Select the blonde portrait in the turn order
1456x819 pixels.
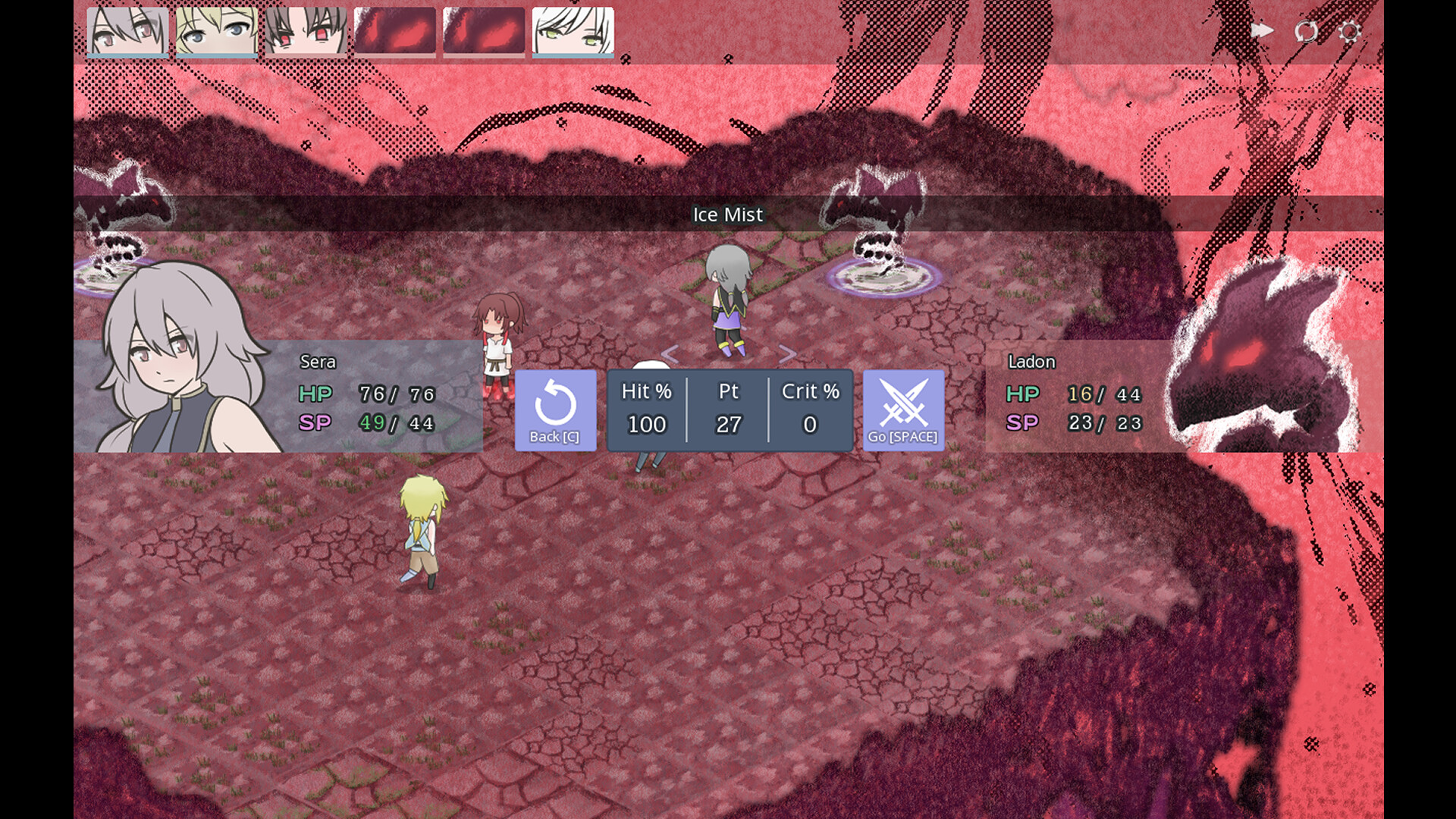point(217,32)
